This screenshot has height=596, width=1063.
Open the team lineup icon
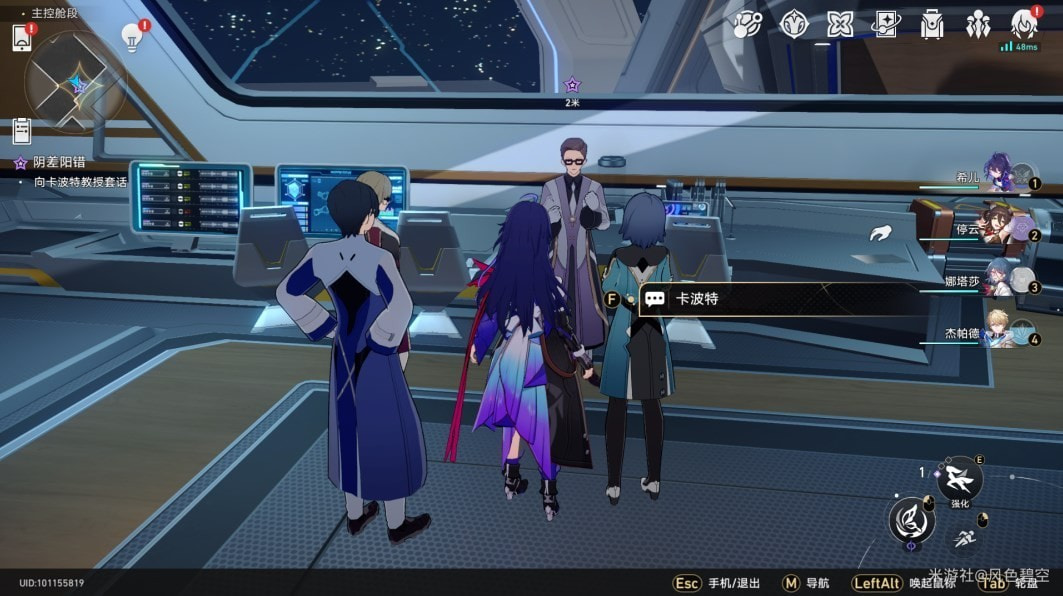[x=978, y=24]
